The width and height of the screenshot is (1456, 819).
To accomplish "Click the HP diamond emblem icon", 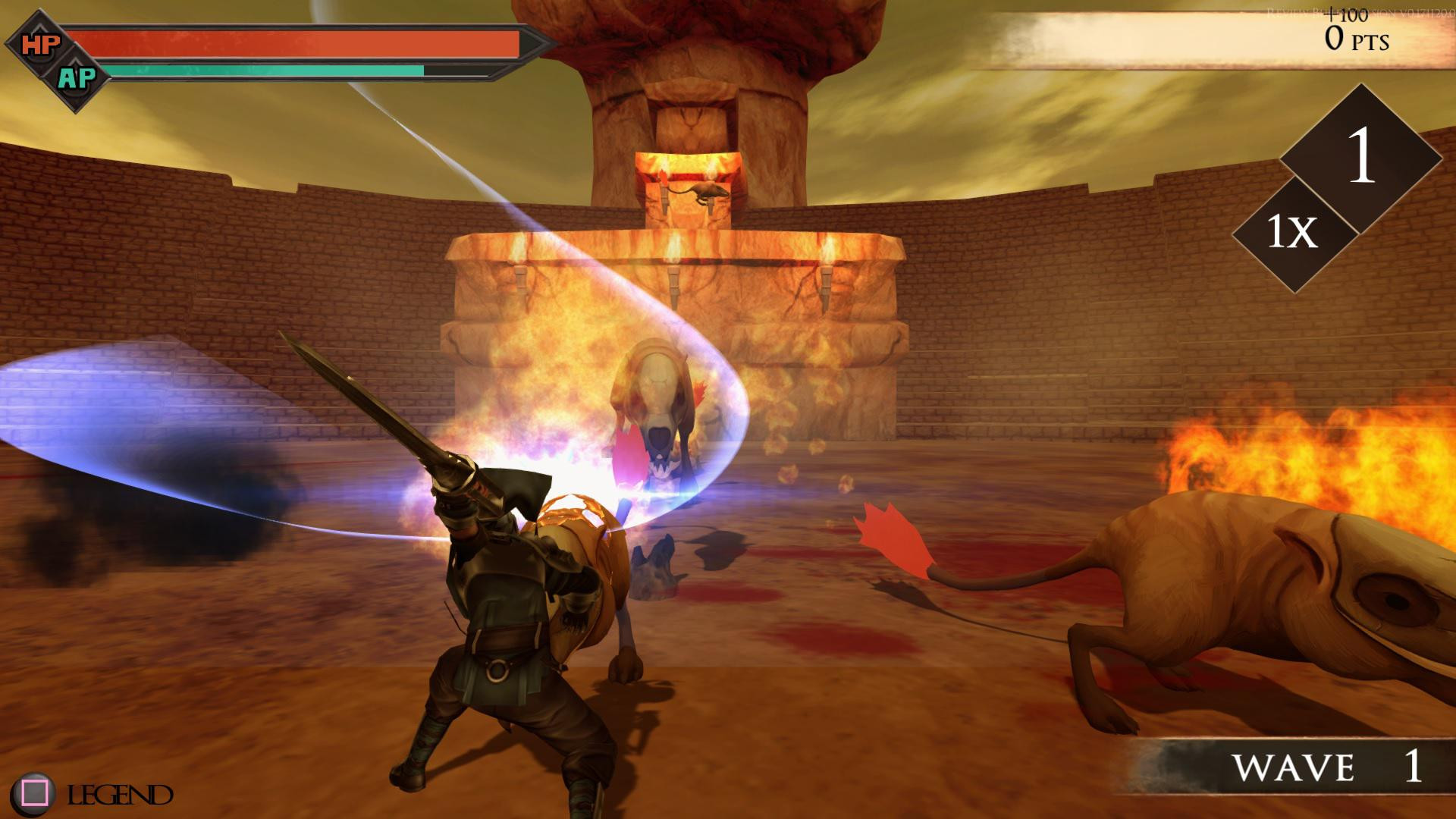I will point(42,43).
